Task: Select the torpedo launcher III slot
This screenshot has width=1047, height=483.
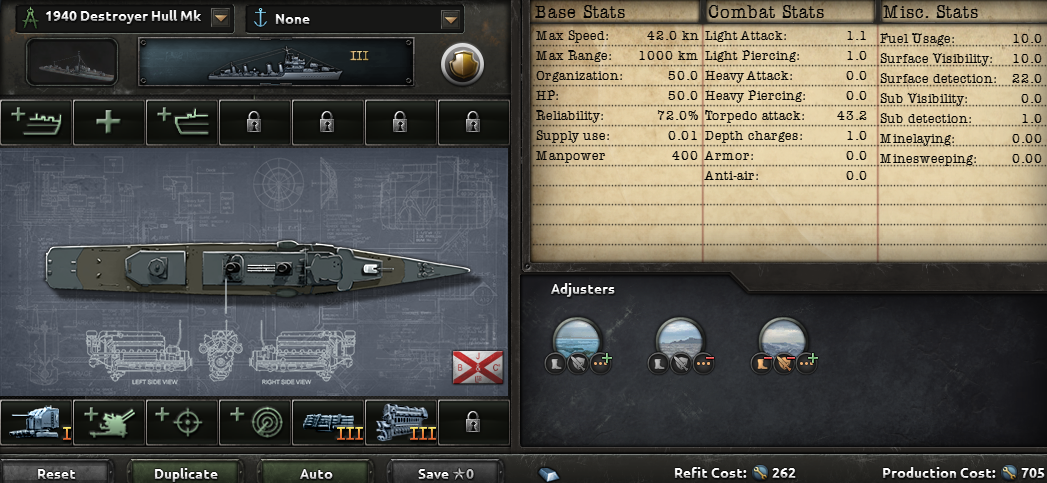Action: tap(328, 423)
